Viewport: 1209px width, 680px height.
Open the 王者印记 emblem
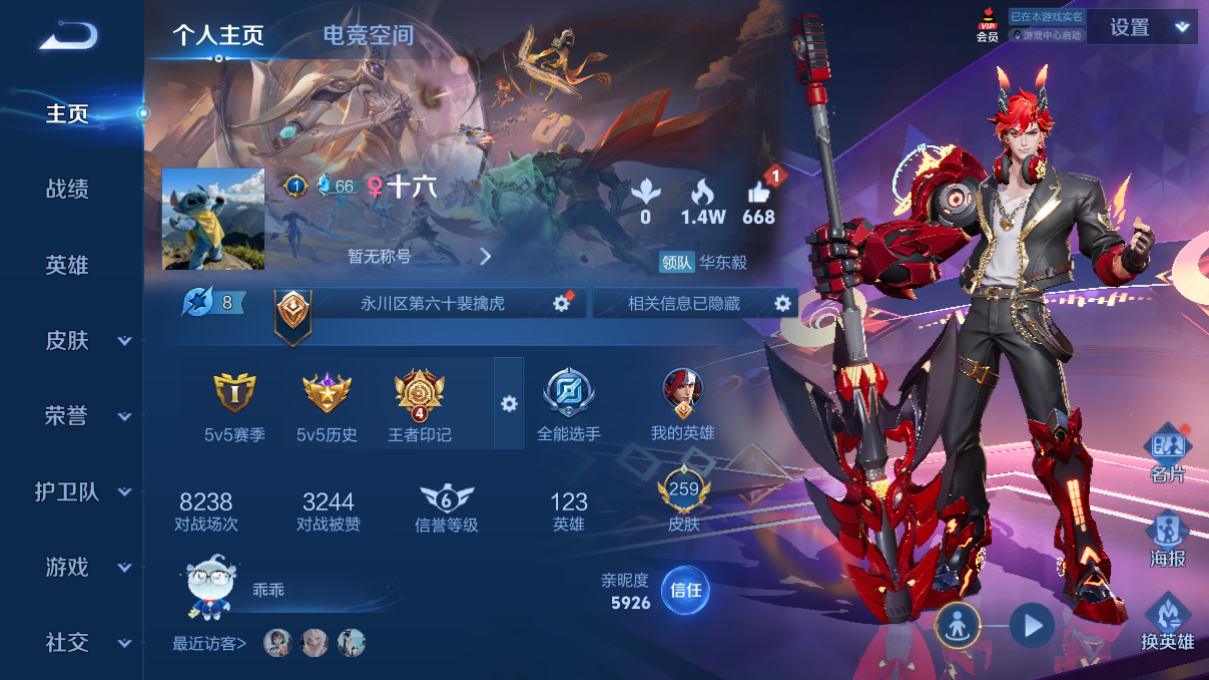tap(419, 395)
